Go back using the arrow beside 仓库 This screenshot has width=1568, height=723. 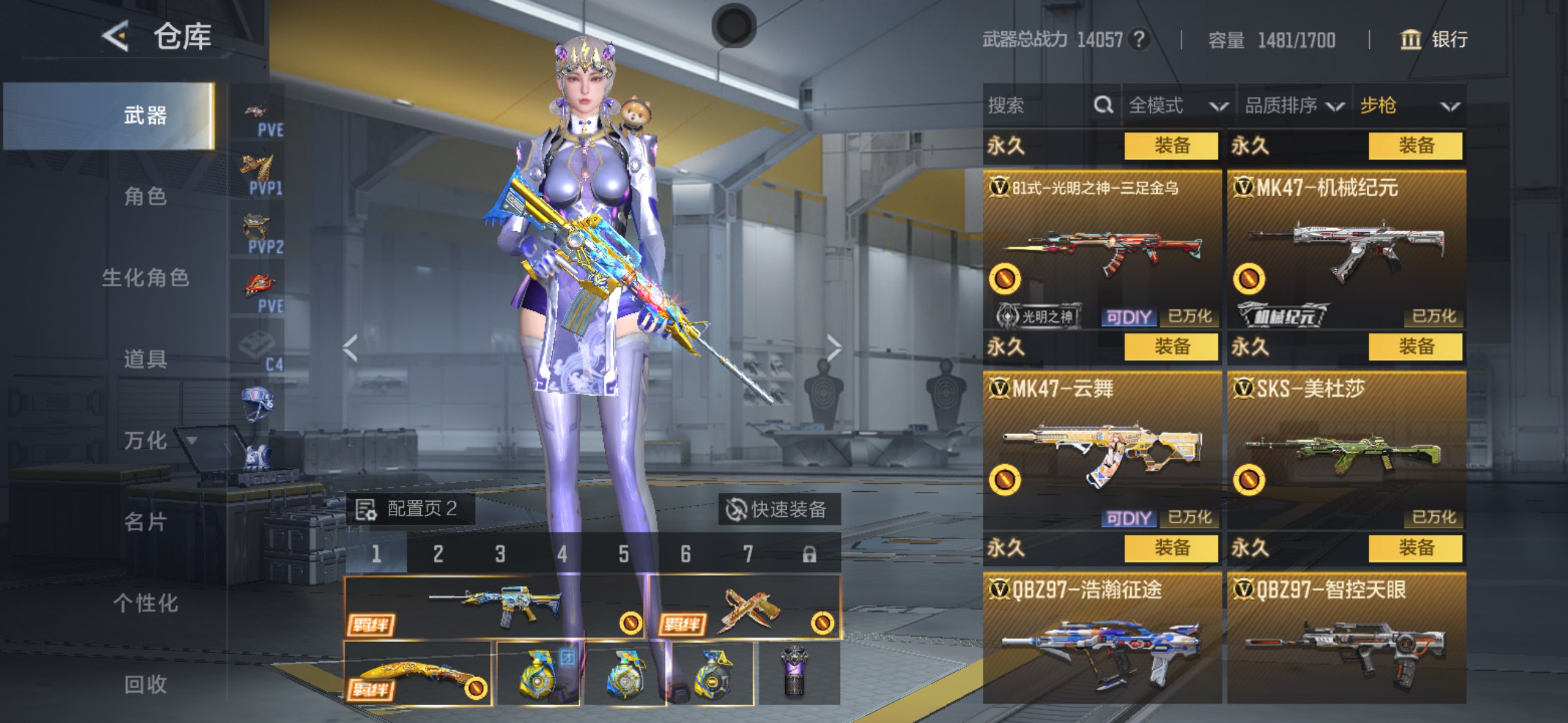point(115,36)
